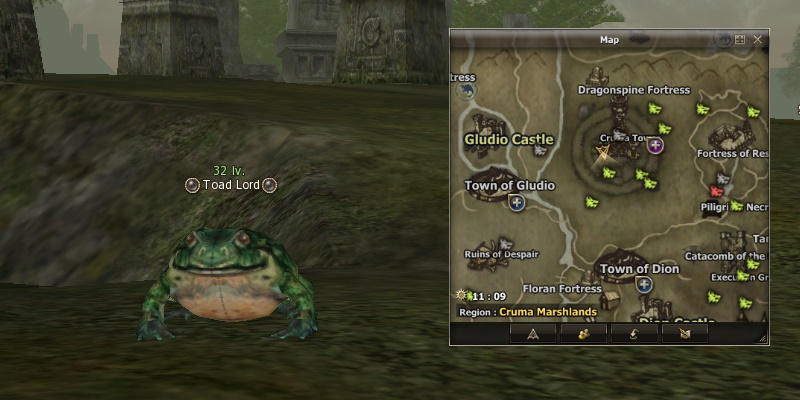
Task: Click the blue plus marker under Town of Dion
Action: pos(645,285)
